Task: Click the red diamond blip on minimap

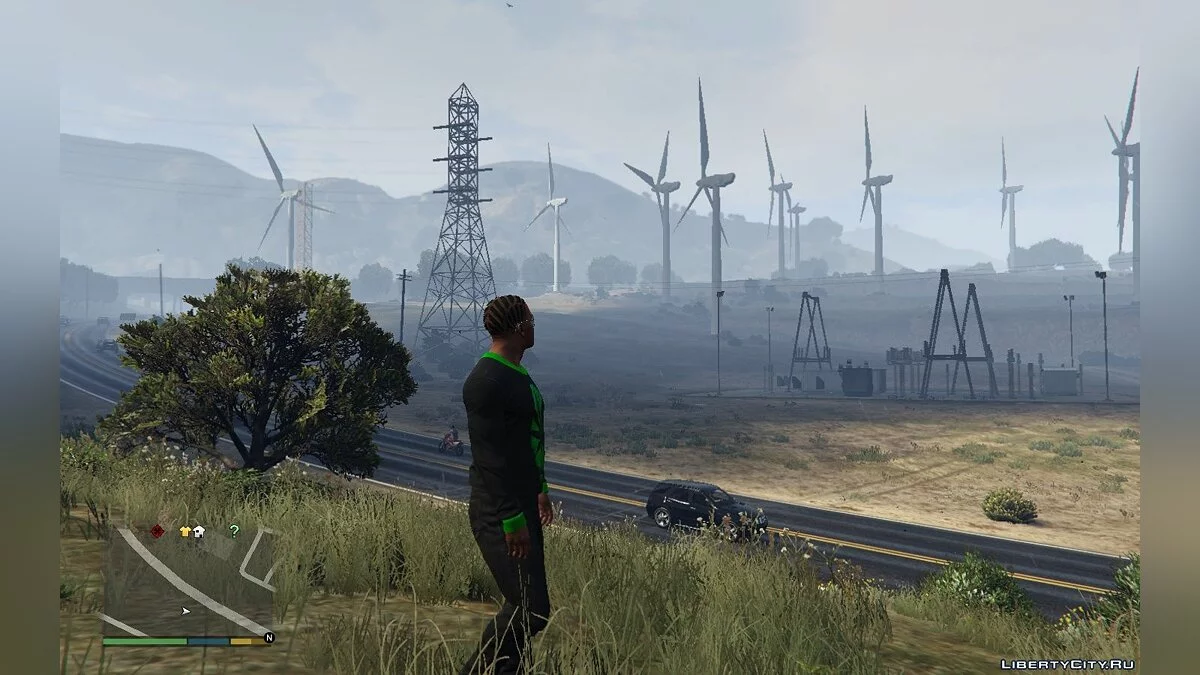Action: 157,531
